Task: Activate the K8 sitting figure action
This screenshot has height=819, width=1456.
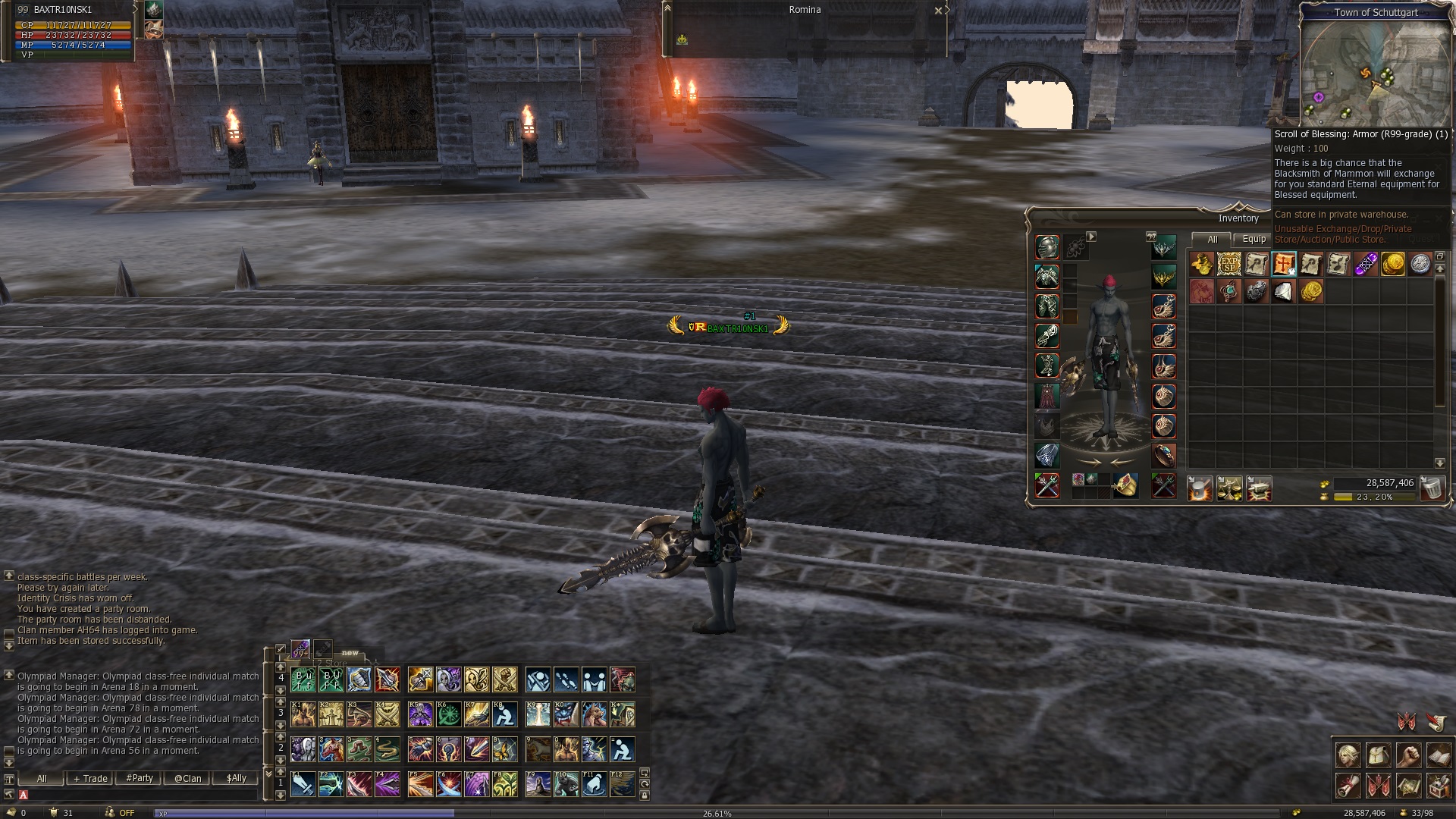Action: [504, 714]
